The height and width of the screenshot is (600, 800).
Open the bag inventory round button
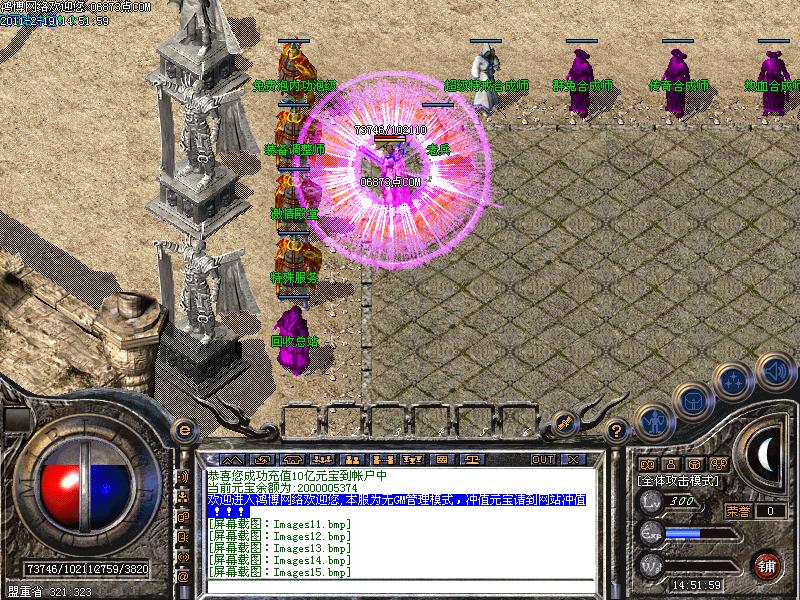coord(692,401)
